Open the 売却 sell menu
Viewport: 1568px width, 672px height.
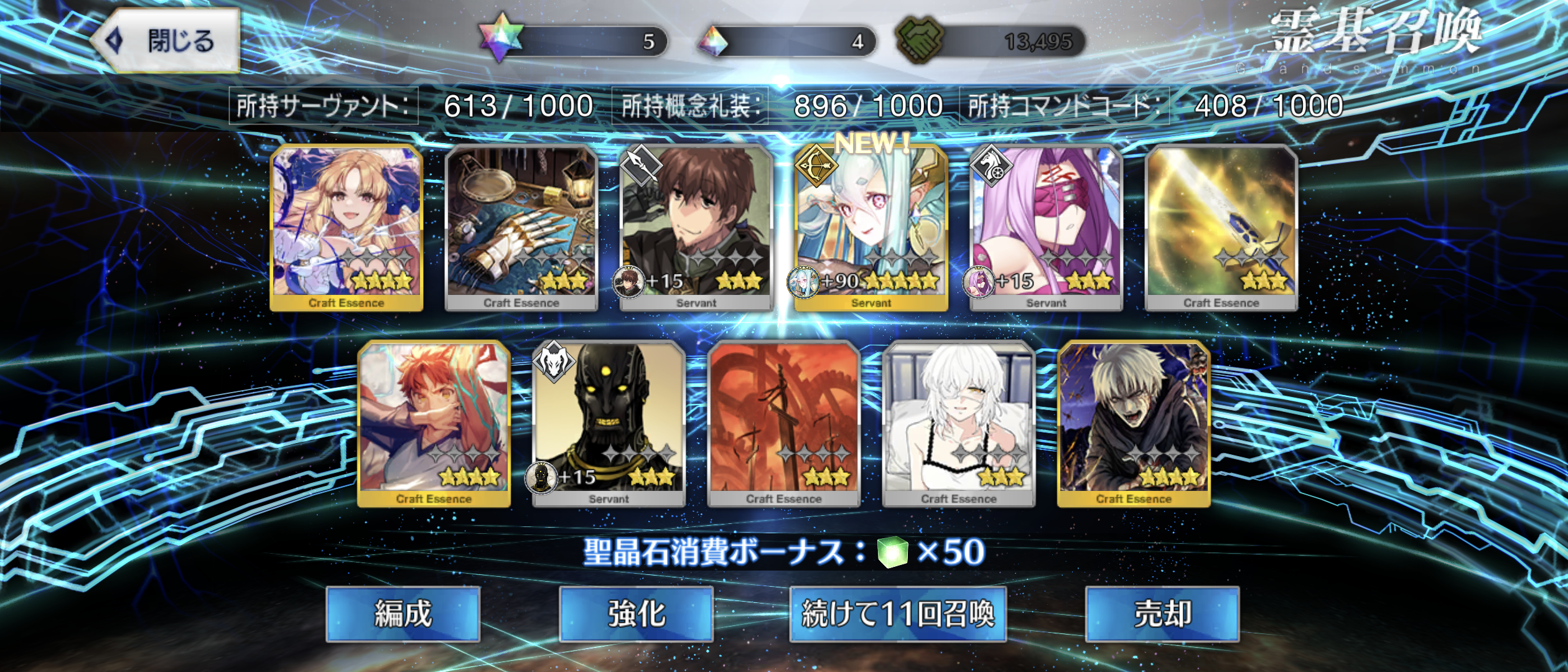click(1162, 614)
